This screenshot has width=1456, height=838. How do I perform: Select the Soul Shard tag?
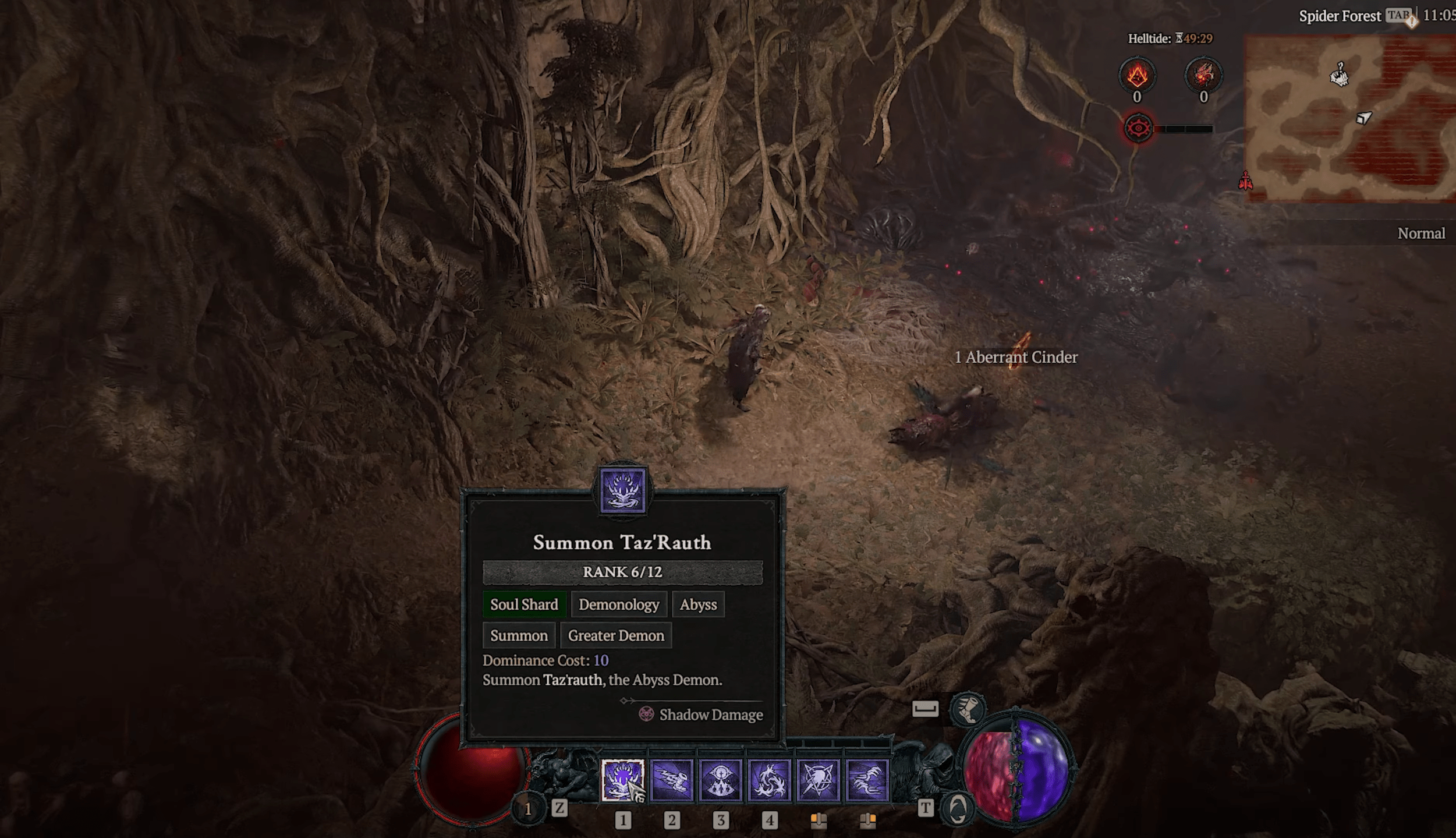click(x=523, y=604)
